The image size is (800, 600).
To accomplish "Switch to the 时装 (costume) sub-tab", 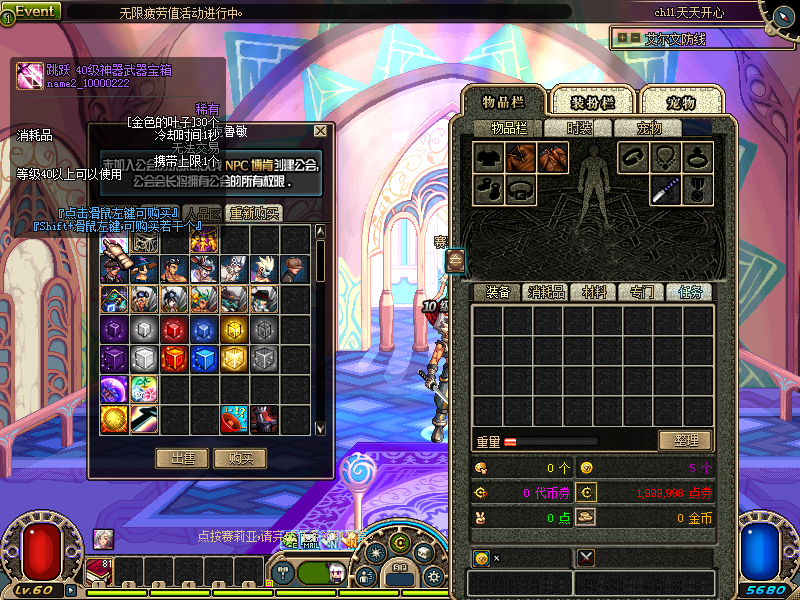I will [x=579, y=128].
